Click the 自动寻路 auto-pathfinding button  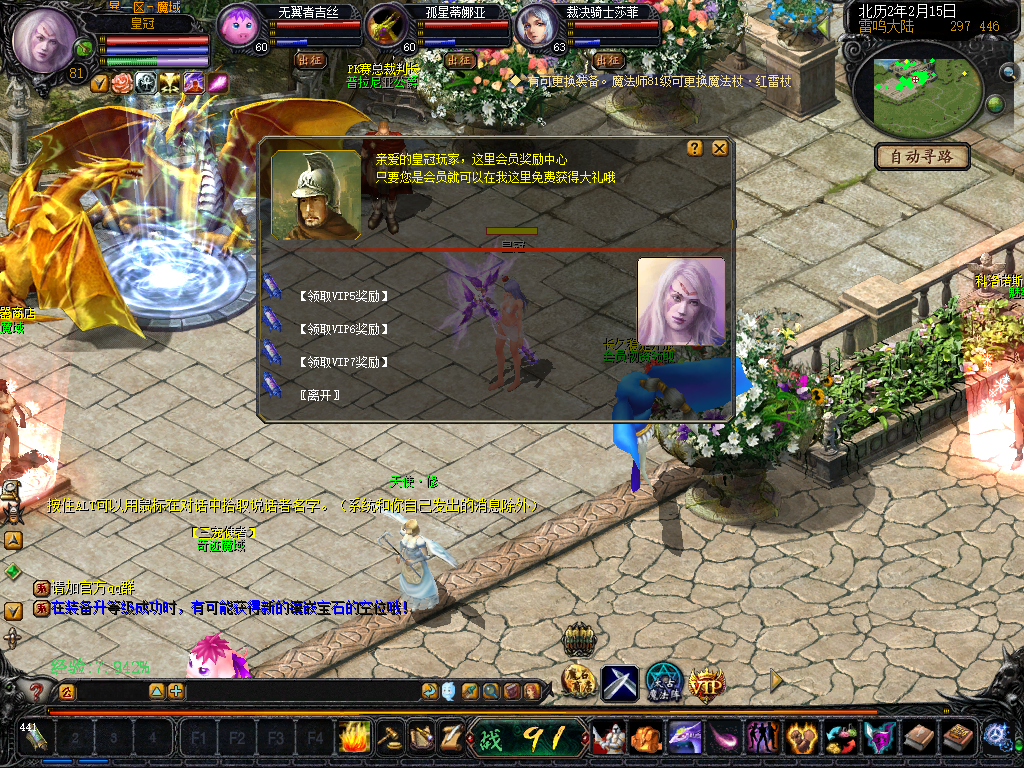(922, 157)
